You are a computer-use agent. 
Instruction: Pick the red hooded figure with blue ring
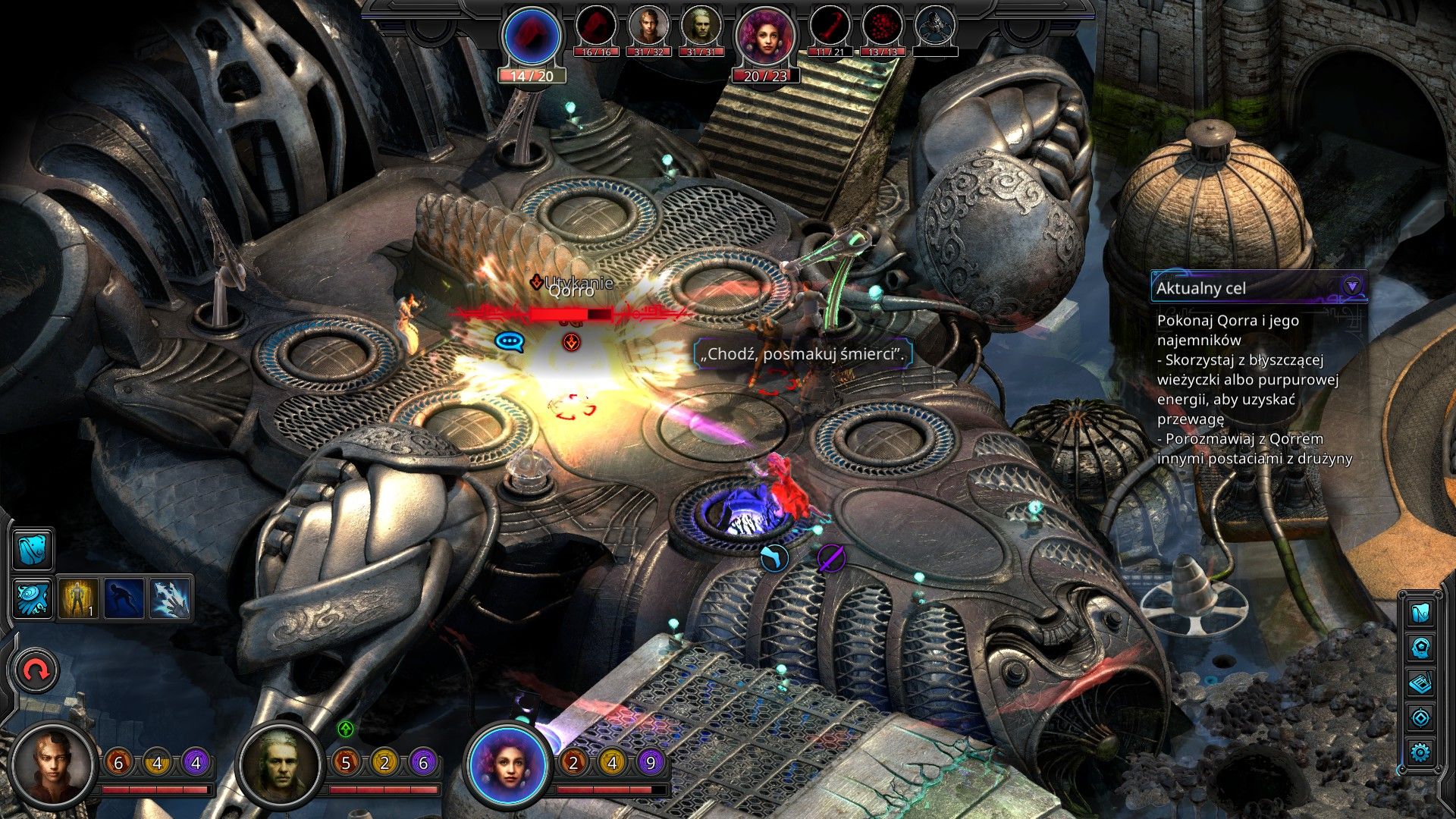click(532, 35)
